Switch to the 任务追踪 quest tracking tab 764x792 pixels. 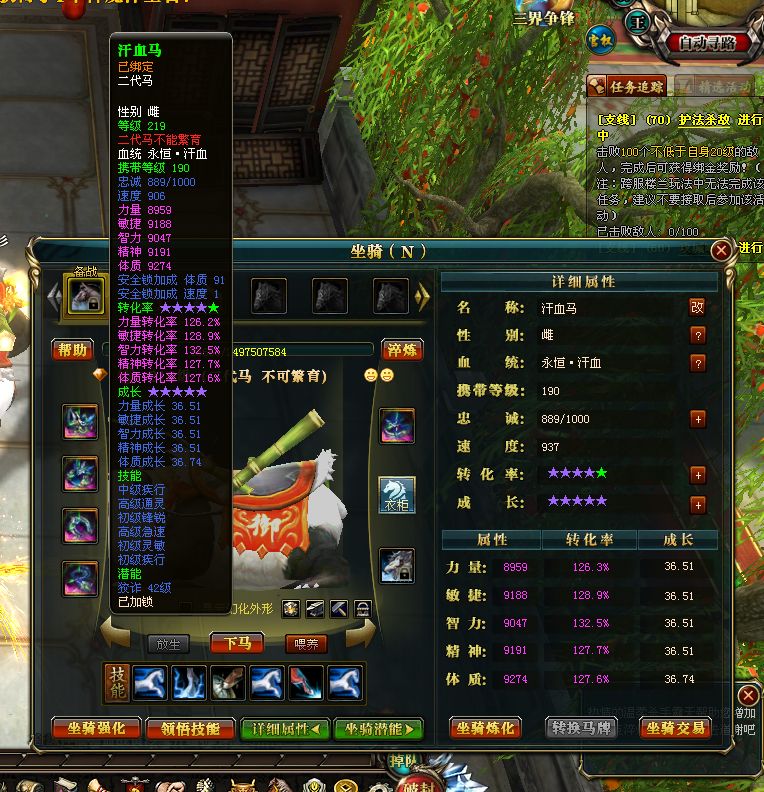[627, 86]
